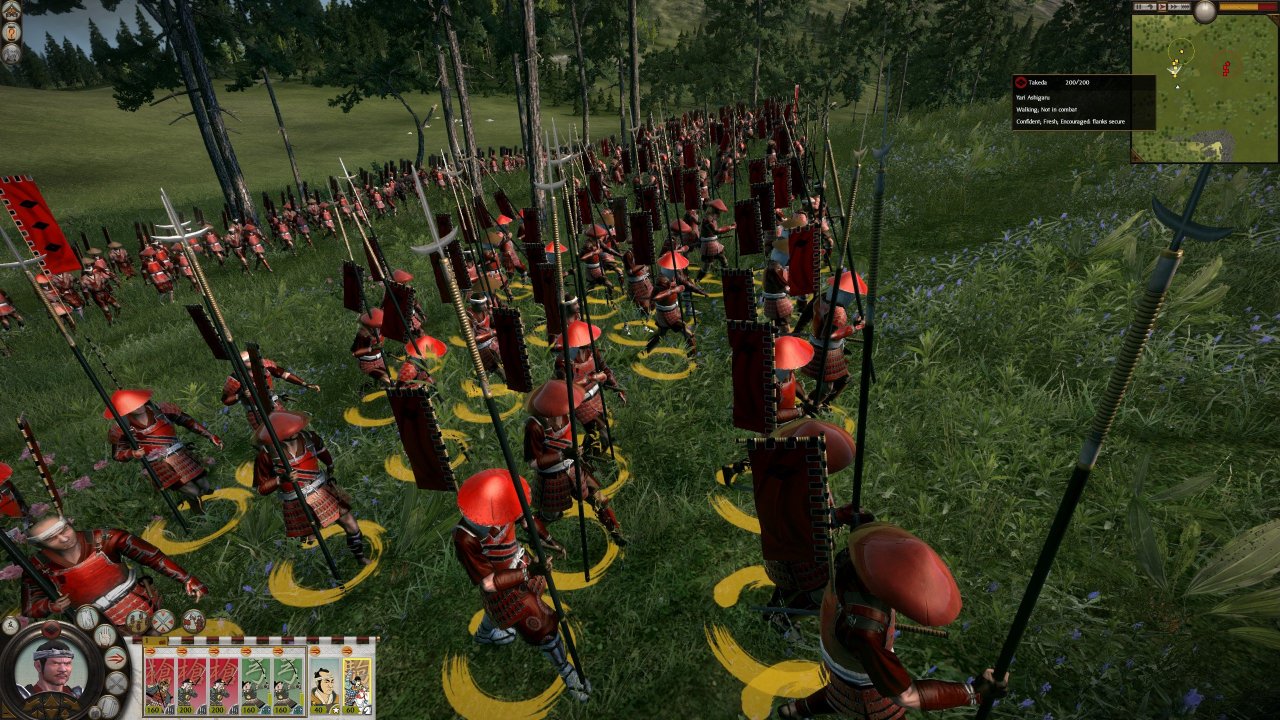Toggle the red arrow run button
Viewport: 1280px width, 720px height.
[116, 658]
